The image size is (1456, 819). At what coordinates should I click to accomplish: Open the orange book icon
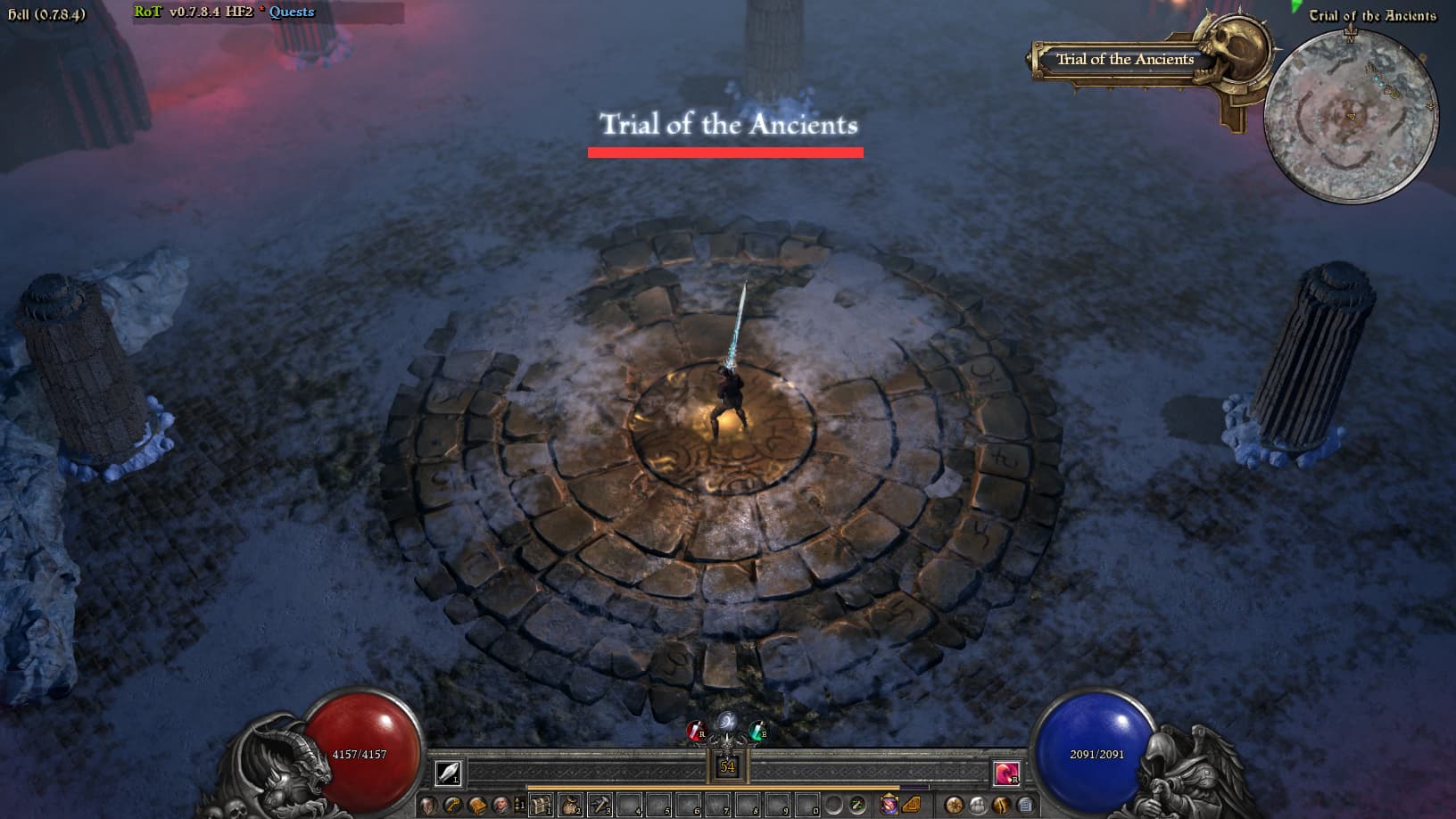pos(477,806)
